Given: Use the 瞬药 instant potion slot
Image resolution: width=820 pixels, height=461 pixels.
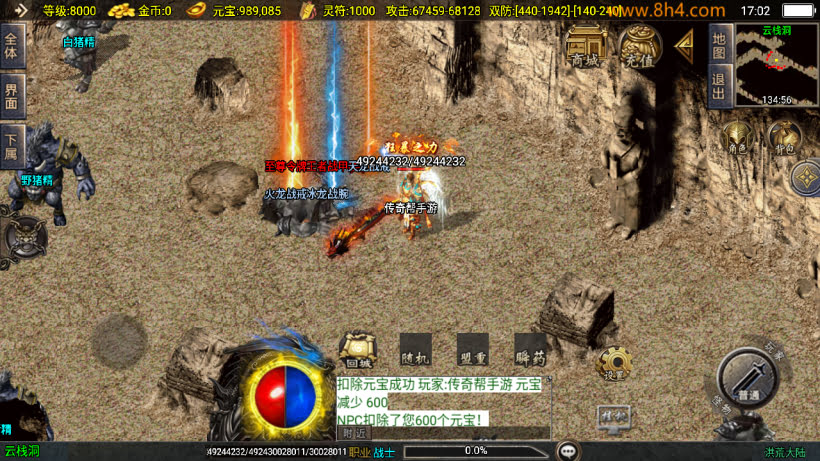Looking at the screenshot, I should coord(531,350).
